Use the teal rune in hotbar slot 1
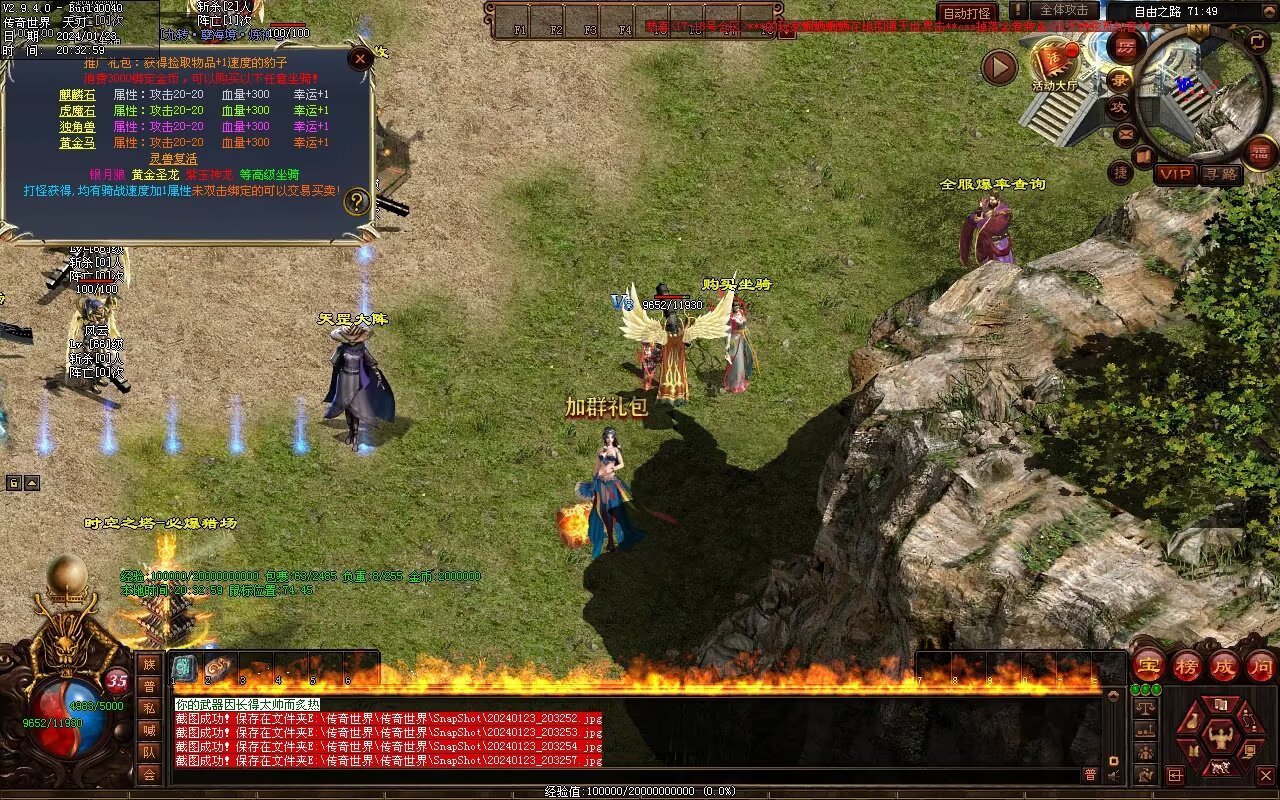 [185, 669]
